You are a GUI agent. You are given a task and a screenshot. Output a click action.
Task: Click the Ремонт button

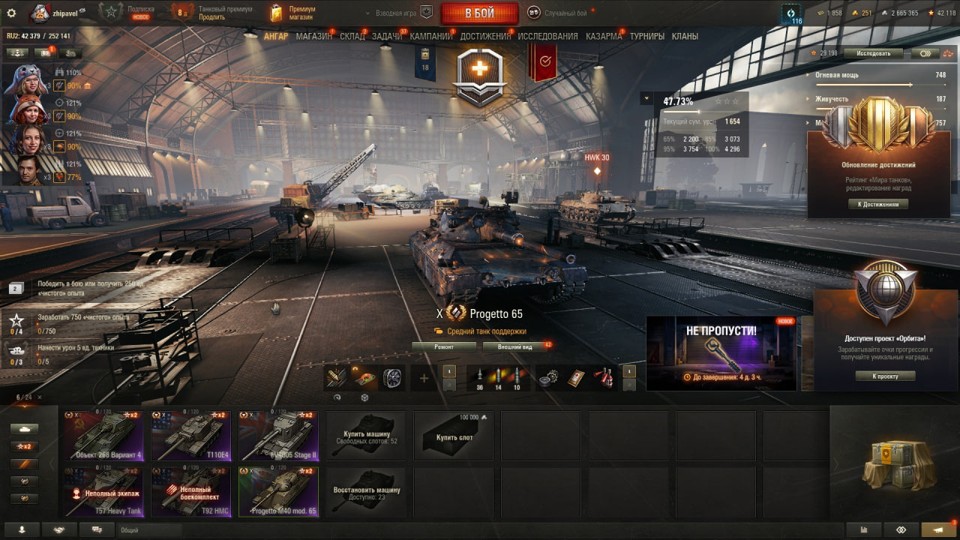tap(443, 346)
